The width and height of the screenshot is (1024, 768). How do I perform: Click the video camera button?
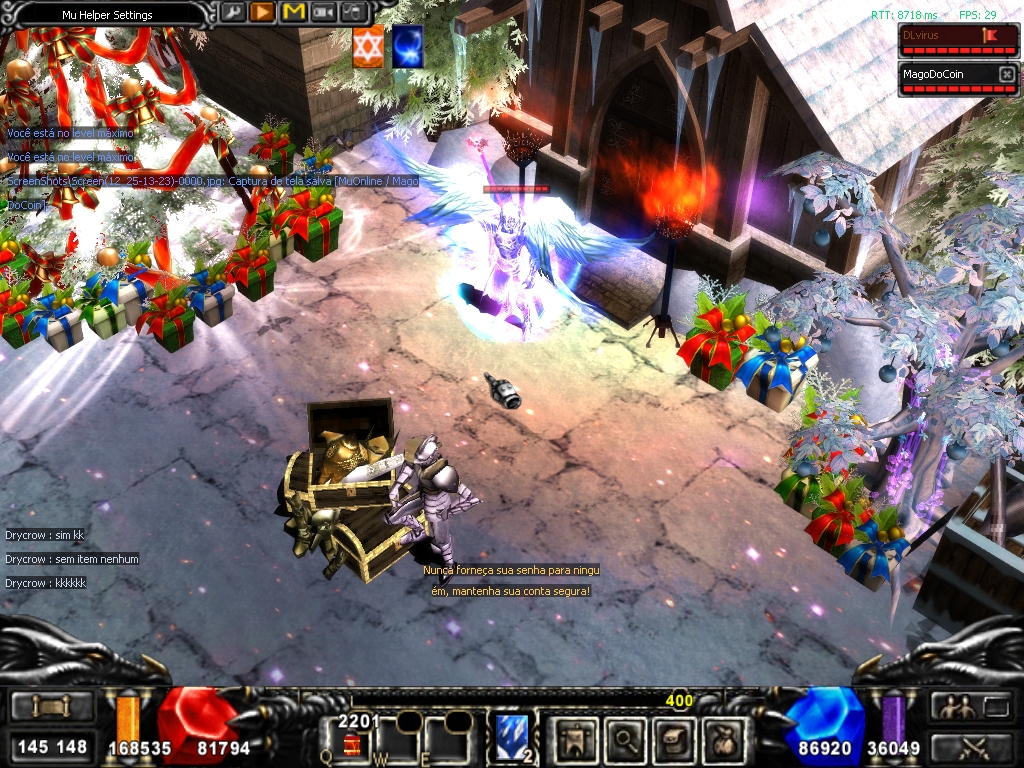(x=324, y=13)
